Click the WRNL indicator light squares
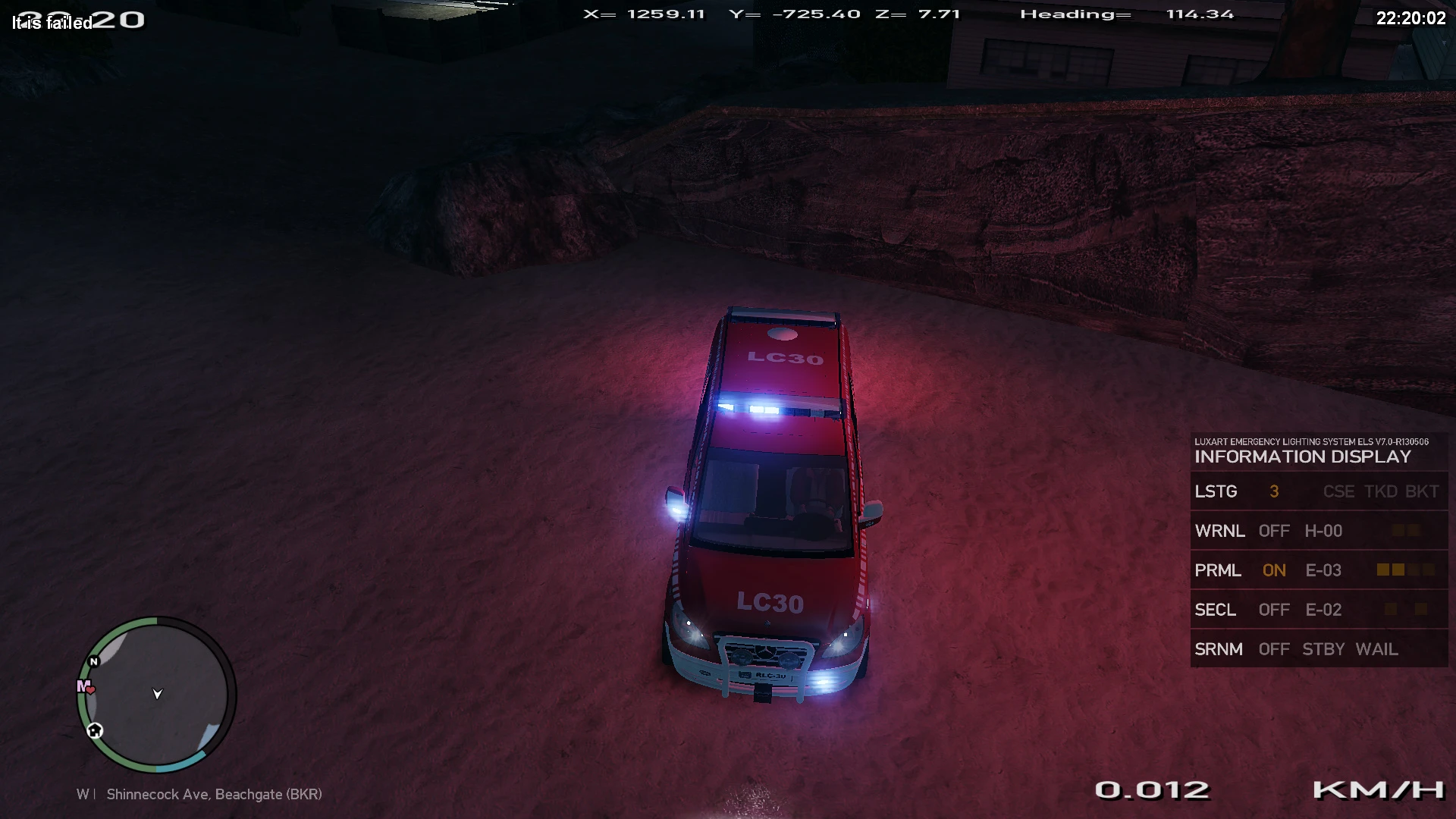The height and width of the screenshot is (819, 1456). (1407, 531)
